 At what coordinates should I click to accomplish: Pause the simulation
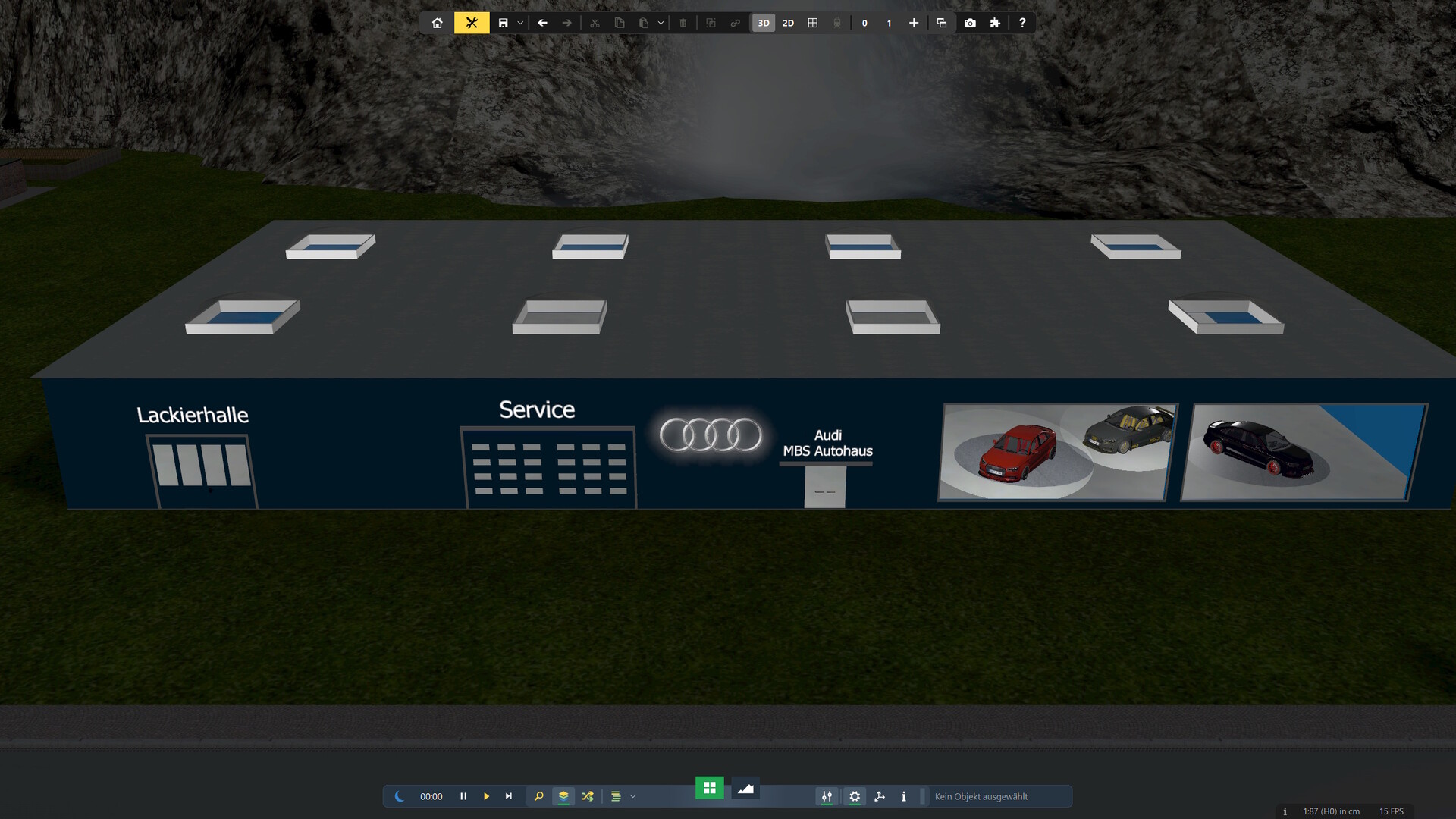[x=463, y=796]
